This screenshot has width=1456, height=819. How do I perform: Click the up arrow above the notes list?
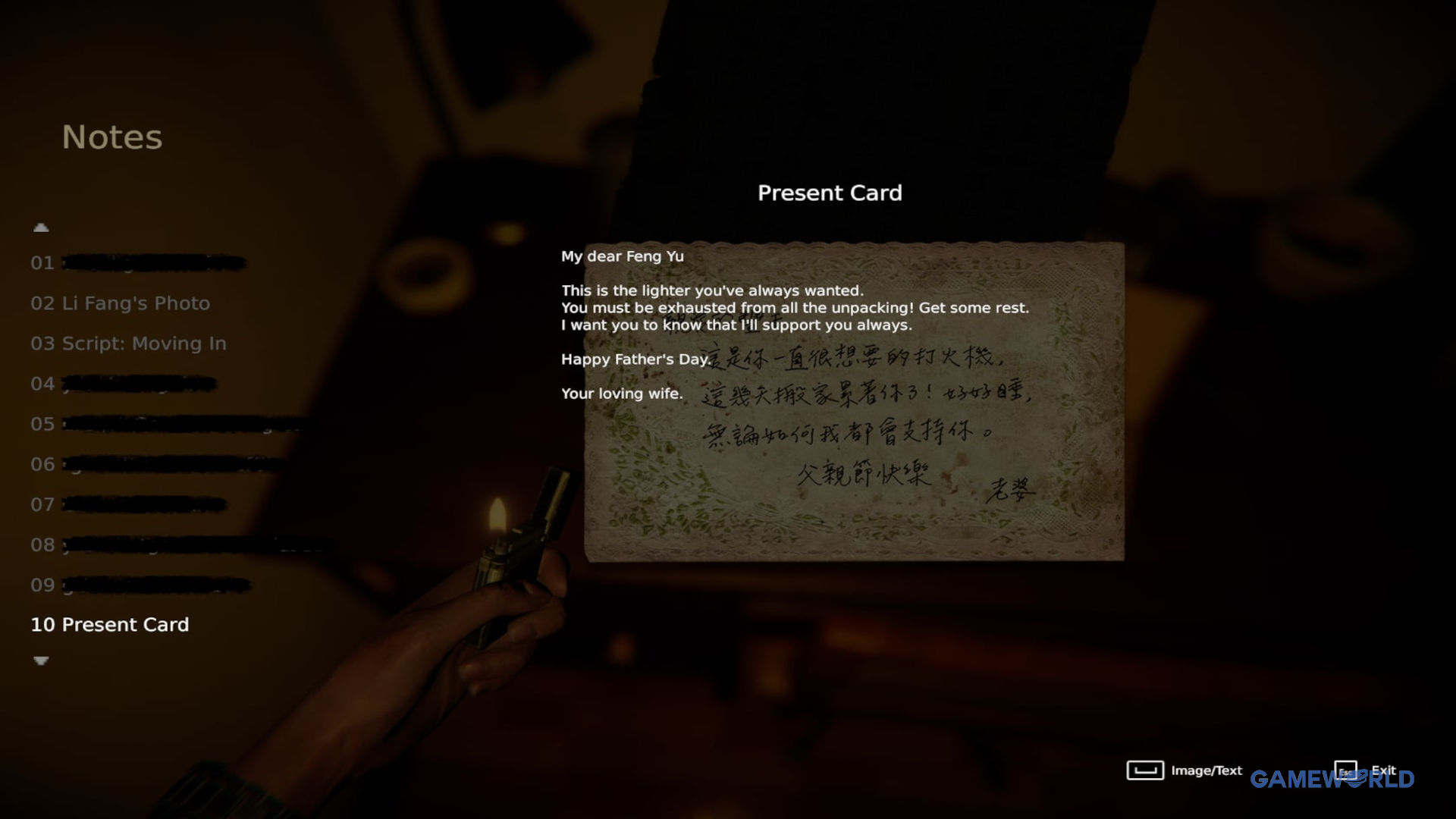(x=41, y=227)
